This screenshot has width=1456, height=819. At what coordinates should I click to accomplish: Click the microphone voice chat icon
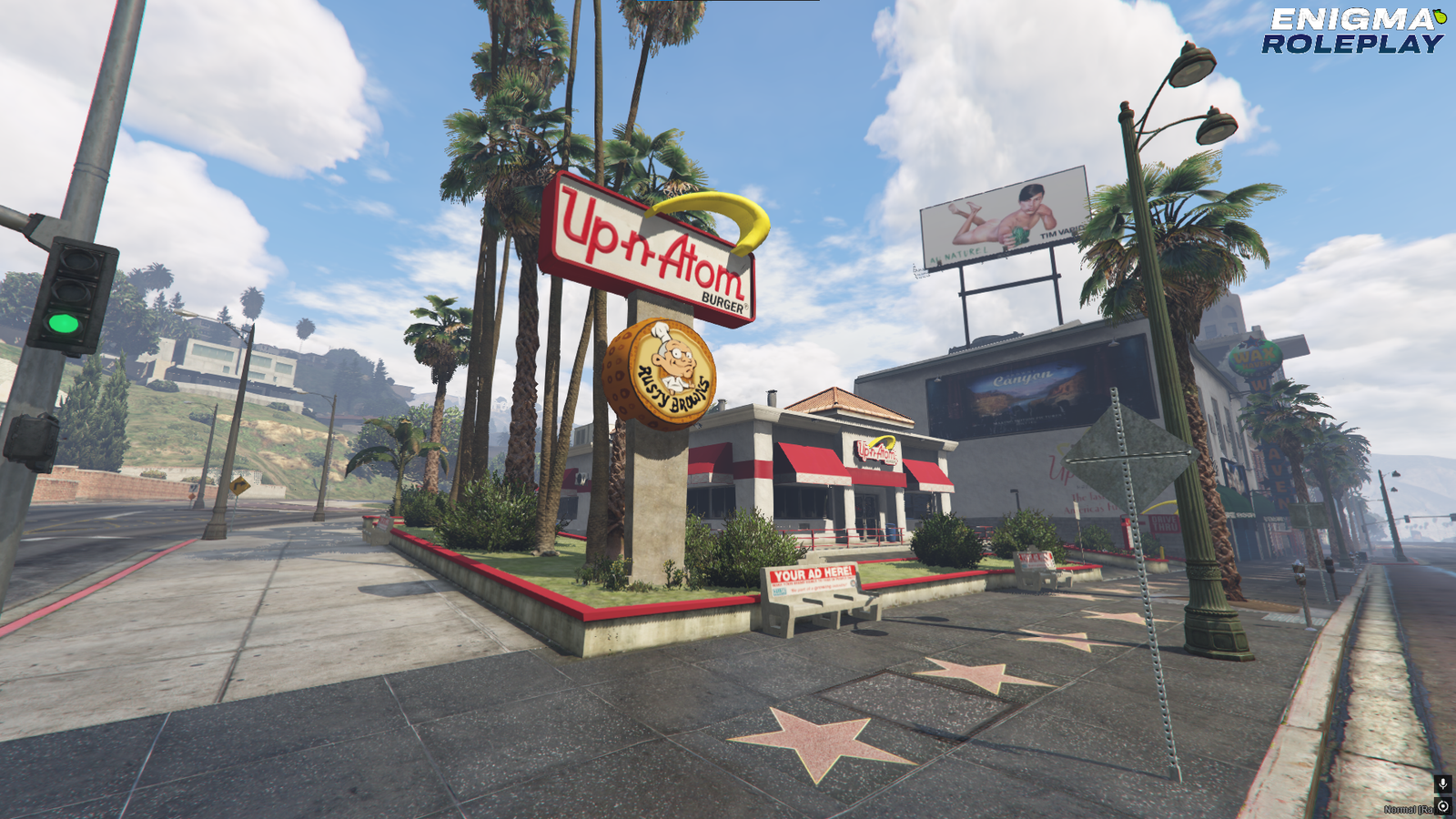click(1442, 784)
